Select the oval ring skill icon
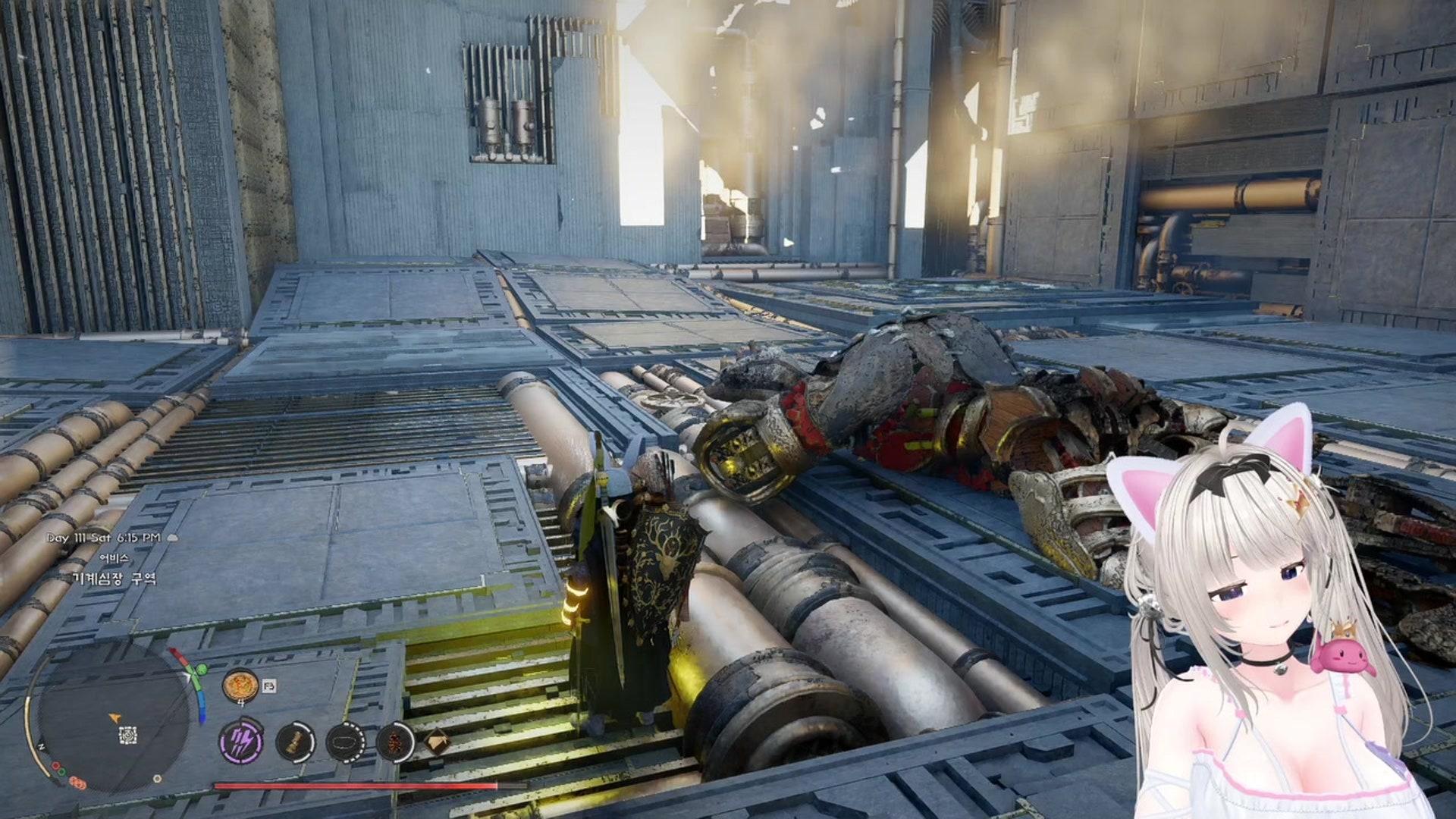The height and width of the screenshot is (819, 1456). (x=345, y=742)
